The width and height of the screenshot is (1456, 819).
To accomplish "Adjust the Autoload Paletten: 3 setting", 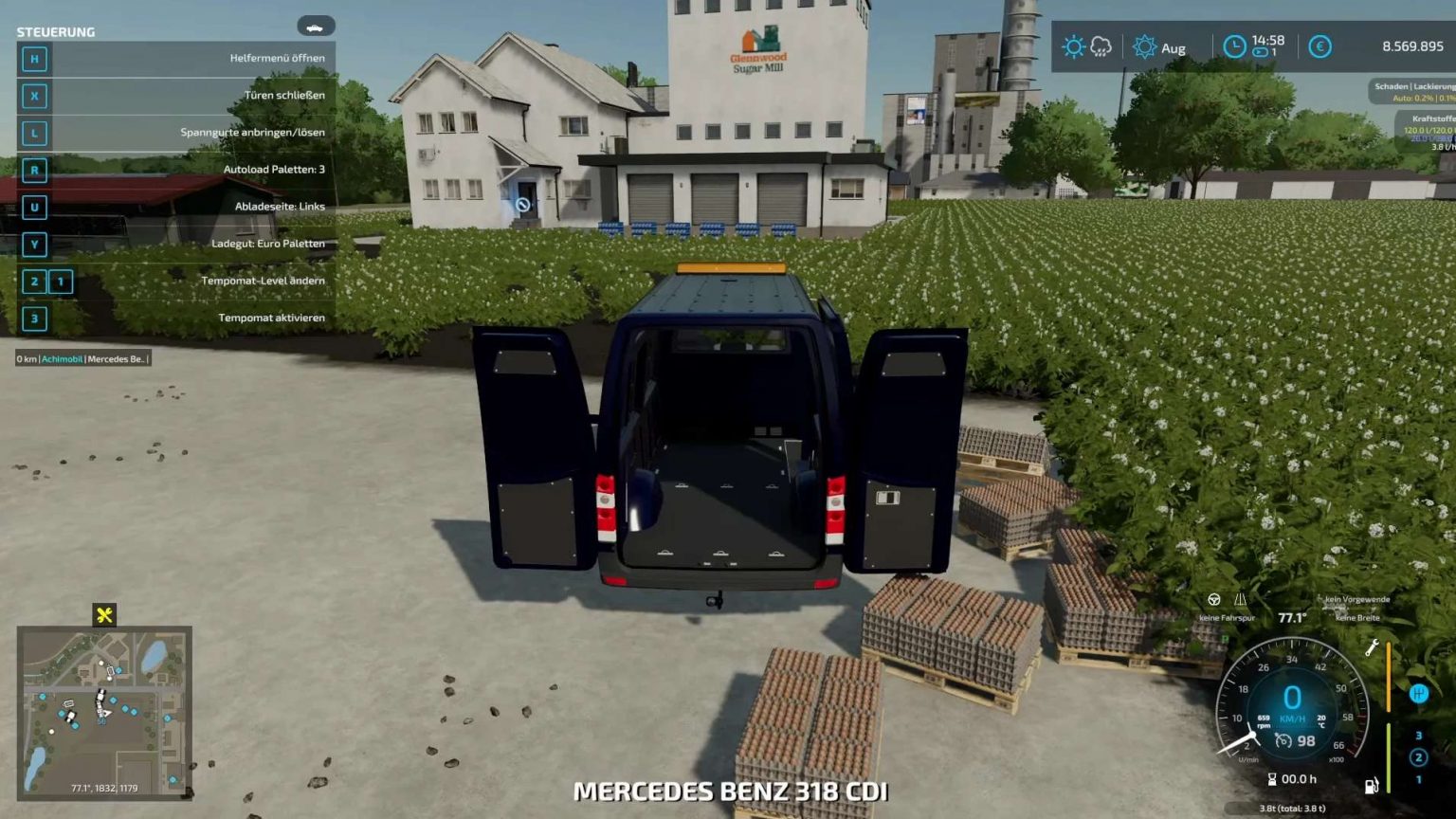I will (x=275, y=170).
